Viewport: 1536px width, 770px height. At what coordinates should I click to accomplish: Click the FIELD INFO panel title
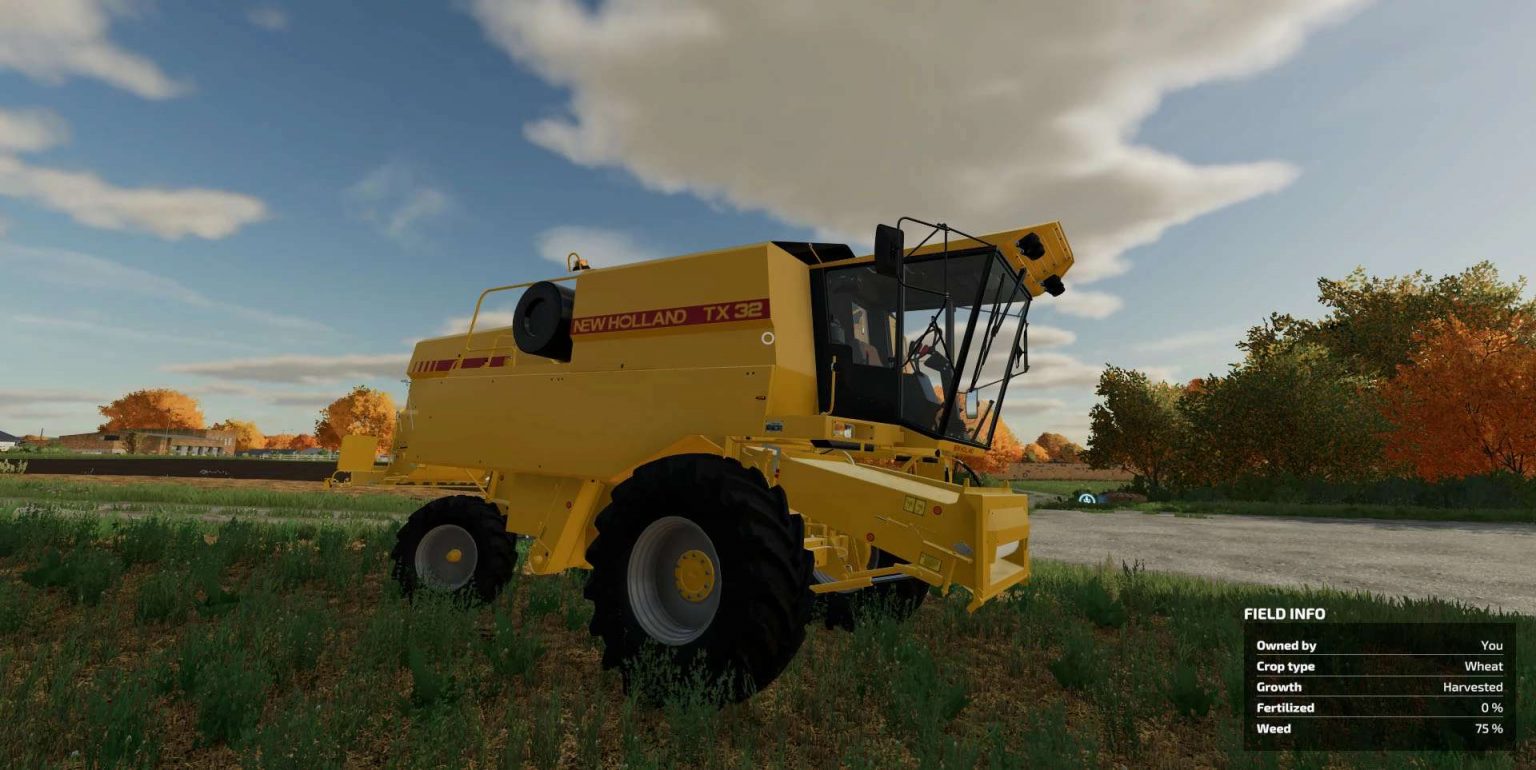coord(1286,615)
